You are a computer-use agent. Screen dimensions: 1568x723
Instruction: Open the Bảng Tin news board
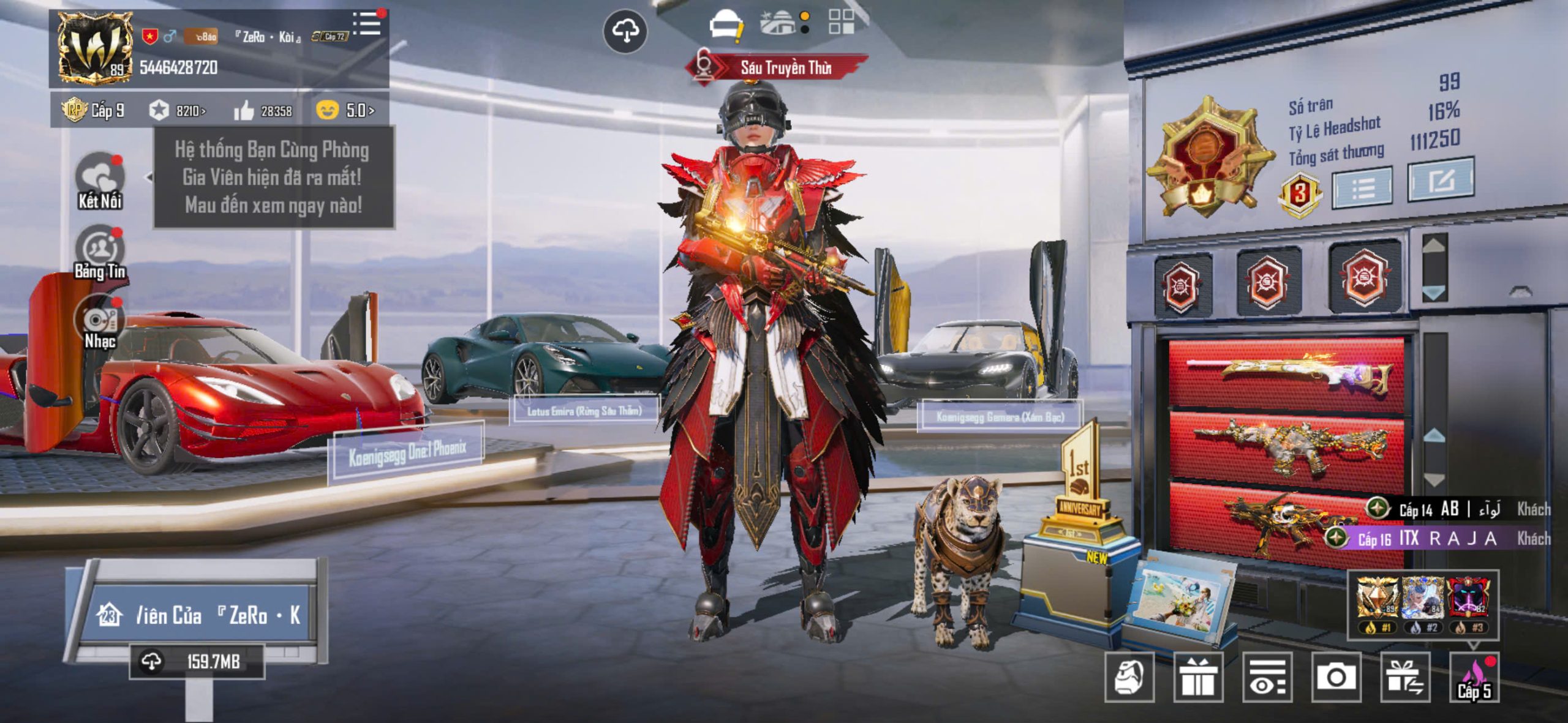[x=100, y=252]
